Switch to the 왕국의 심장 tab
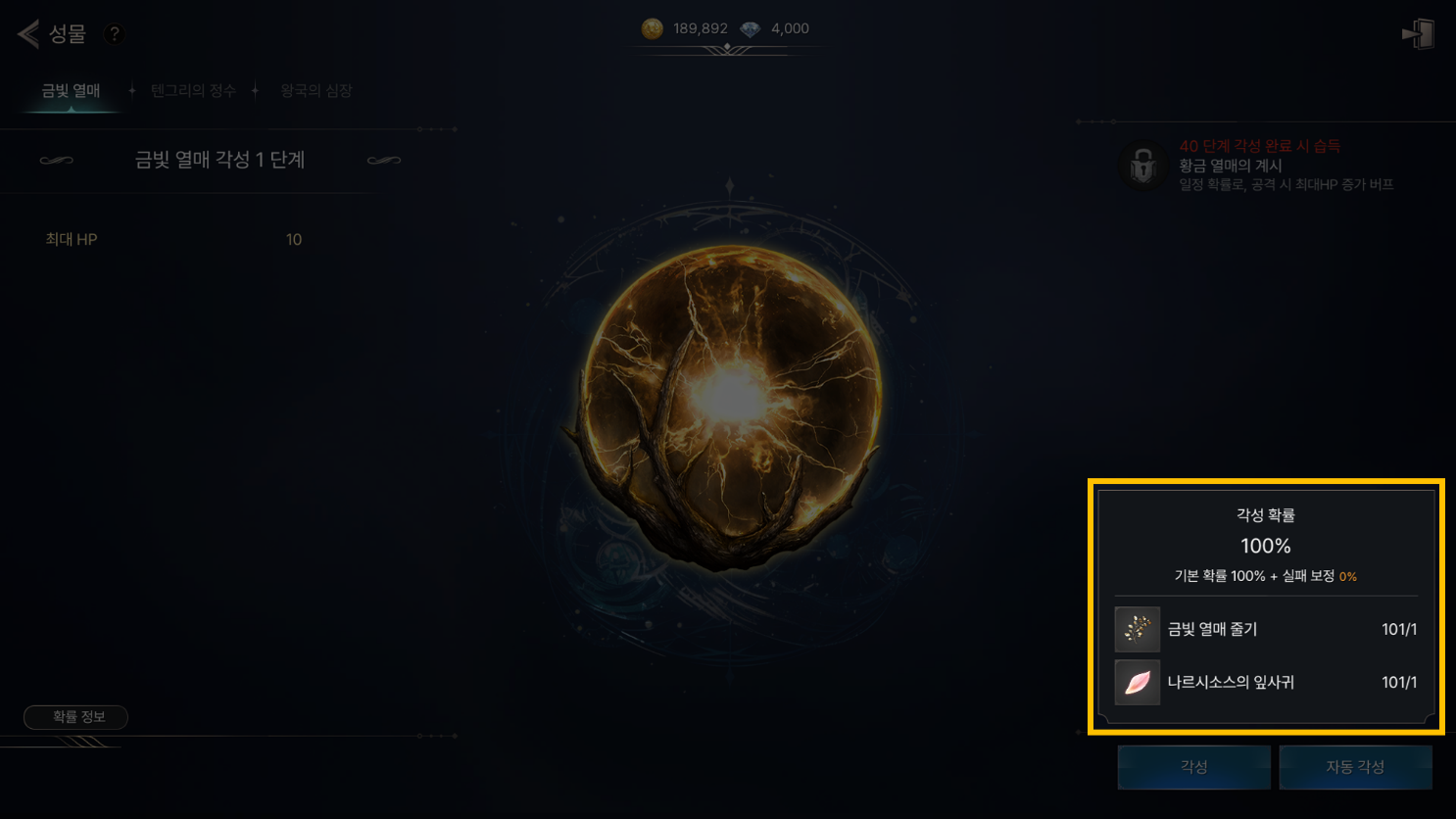 point(315,91)
